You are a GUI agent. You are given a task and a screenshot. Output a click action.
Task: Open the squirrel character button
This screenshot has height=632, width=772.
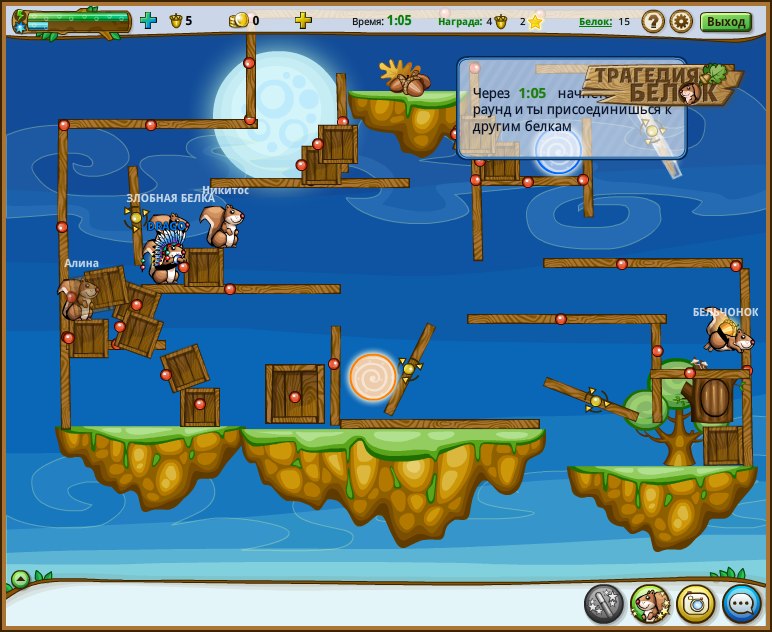pyautogui.click(x=650, y=603)
